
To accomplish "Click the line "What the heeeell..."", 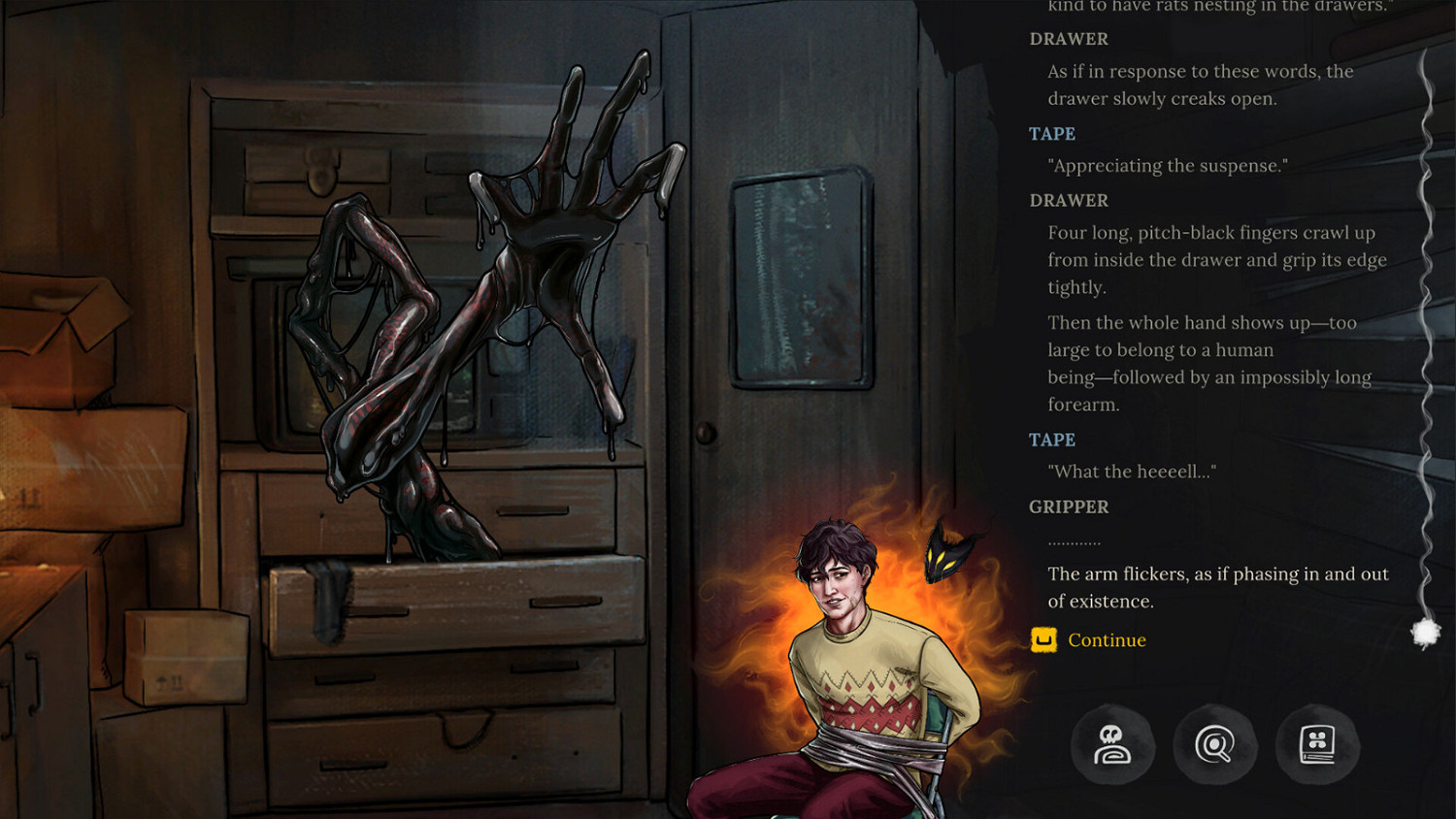I will tap(1132, 471).
